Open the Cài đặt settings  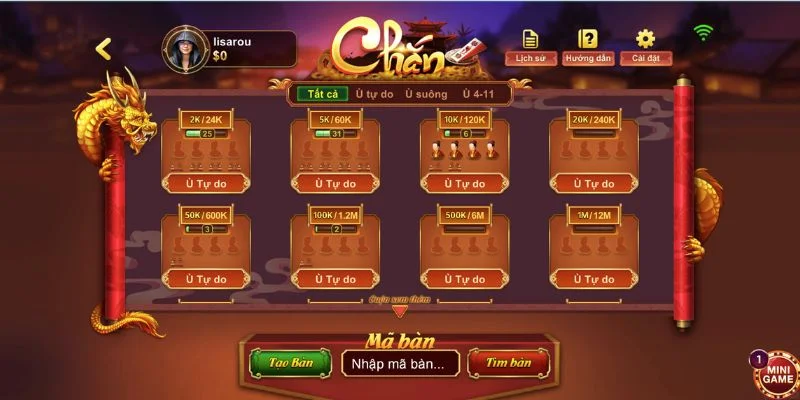click(x=645, y=47)
